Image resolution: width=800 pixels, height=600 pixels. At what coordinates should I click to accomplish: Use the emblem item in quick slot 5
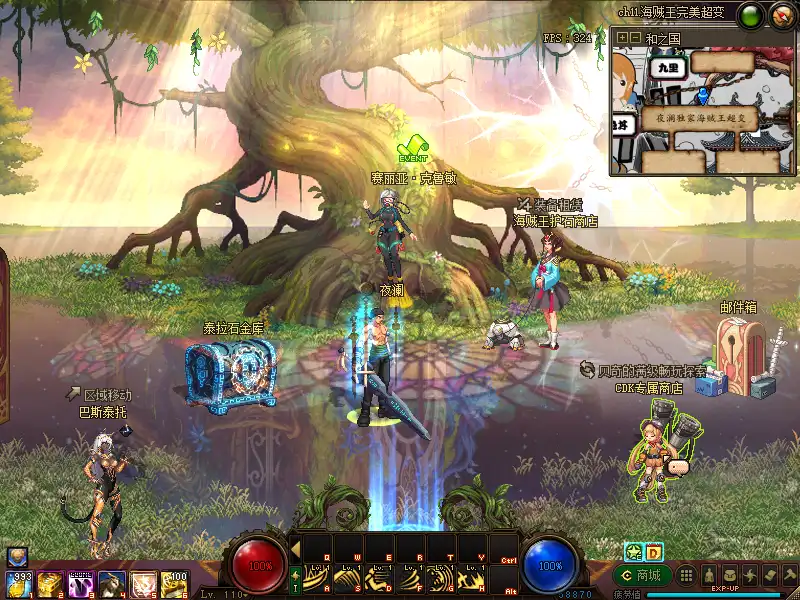143,583
